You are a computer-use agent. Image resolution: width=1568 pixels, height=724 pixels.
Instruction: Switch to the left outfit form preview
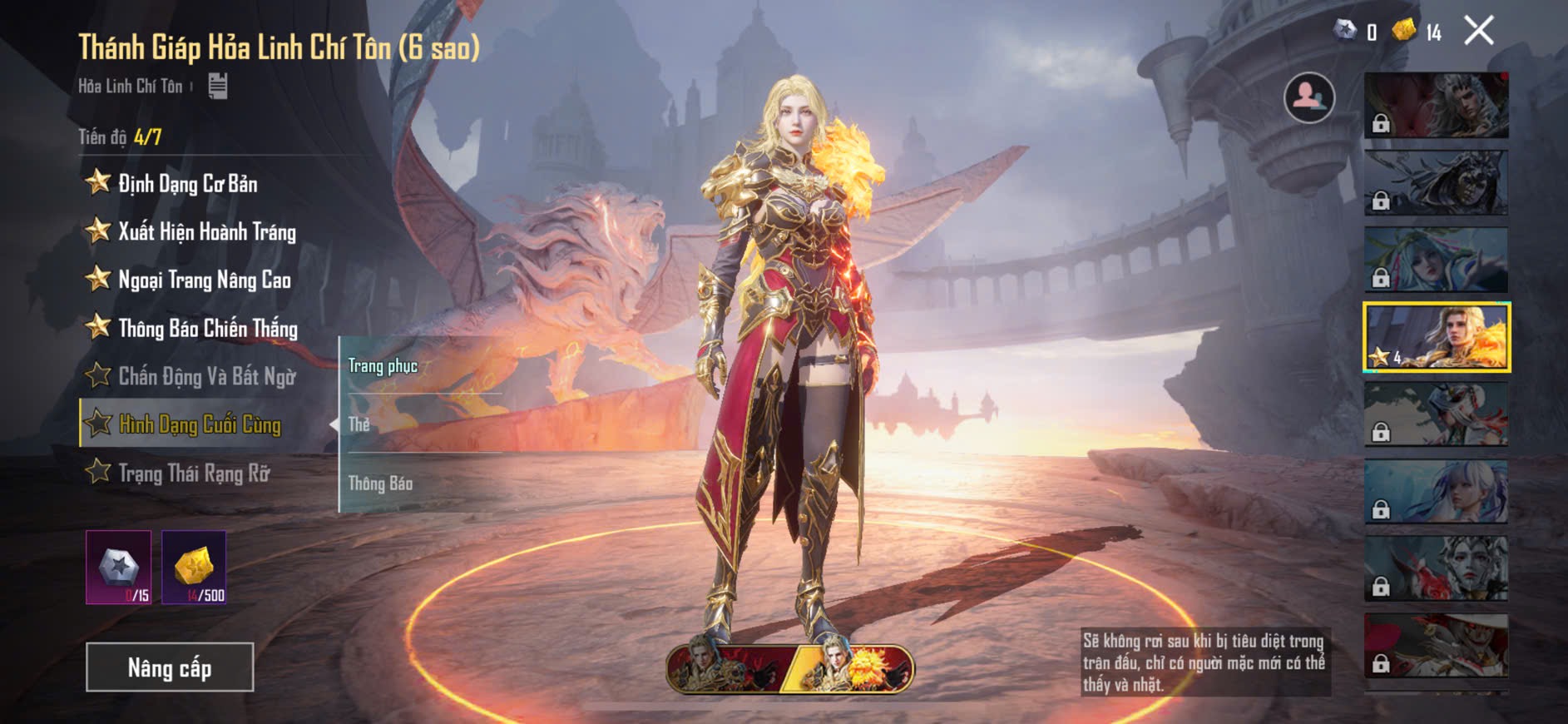(724, 668)
